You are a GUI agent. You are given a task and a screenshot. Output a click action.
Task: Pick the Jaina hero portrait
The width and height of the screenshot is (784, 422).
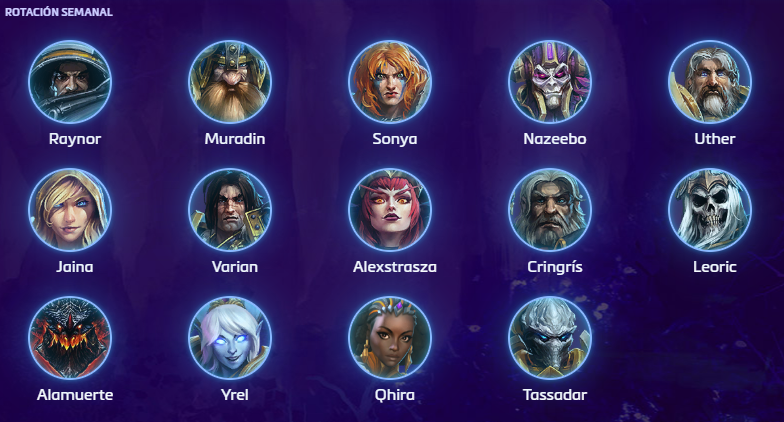point(70,209)
